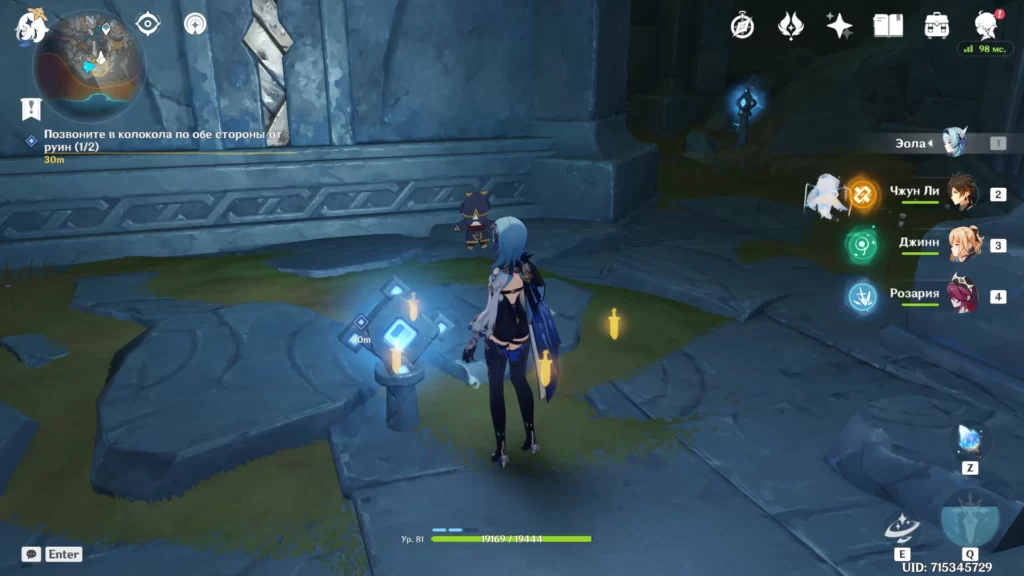Open the battle pass wings icon
The image size is (1024, 576).
(x=791, y=26)
